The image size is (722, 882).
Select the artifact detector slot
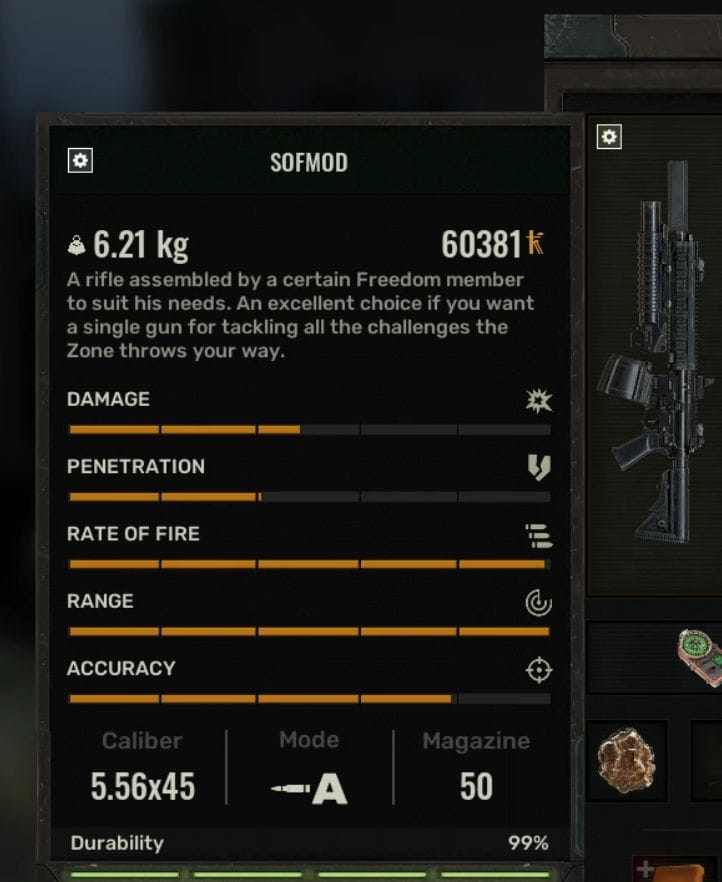700,656
